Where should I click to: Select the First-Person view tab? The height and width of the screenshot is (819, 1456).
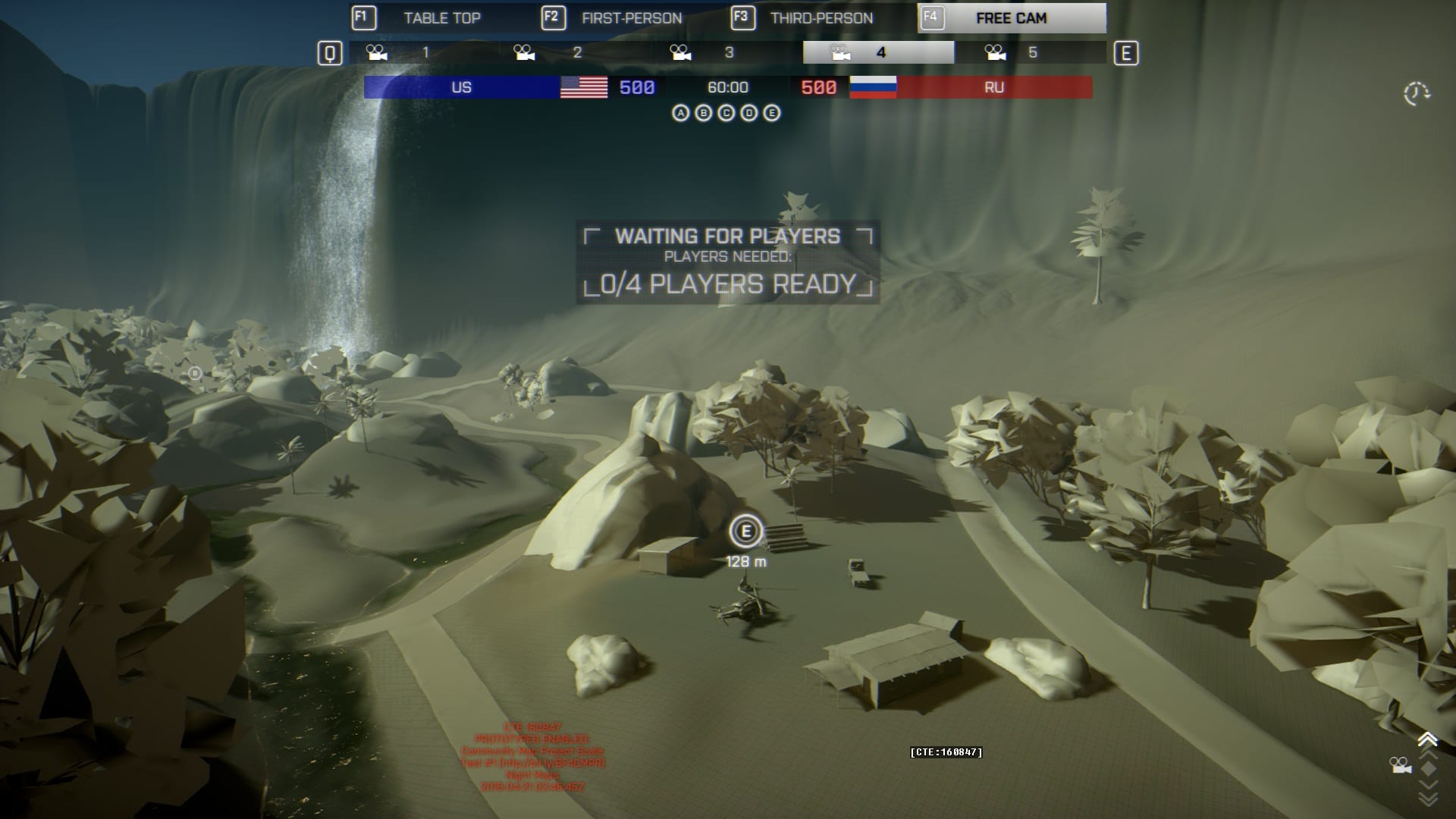(x=632, y=18)
